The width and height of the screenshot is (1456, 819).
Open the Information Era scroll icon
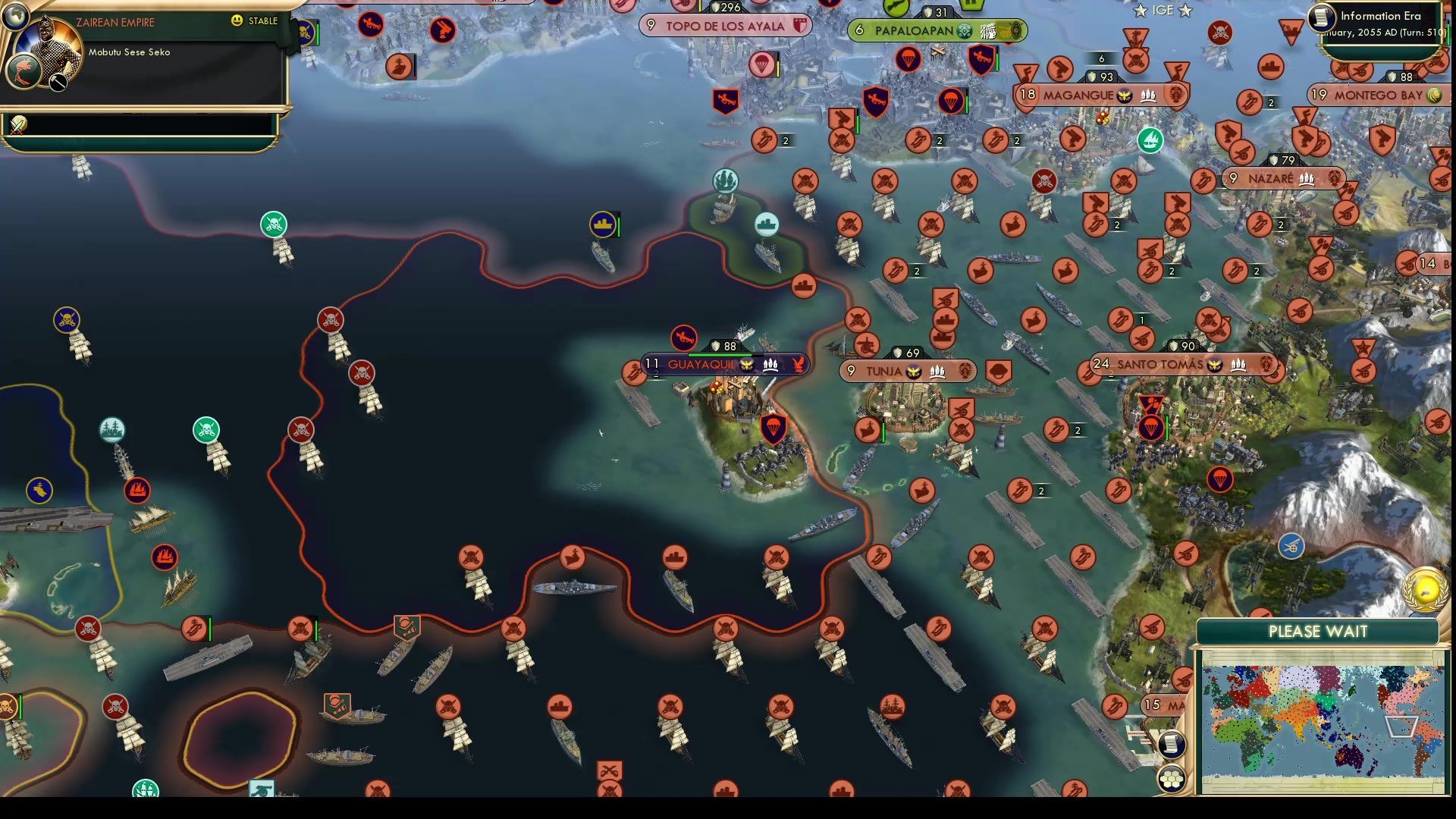coord(1322,17)
